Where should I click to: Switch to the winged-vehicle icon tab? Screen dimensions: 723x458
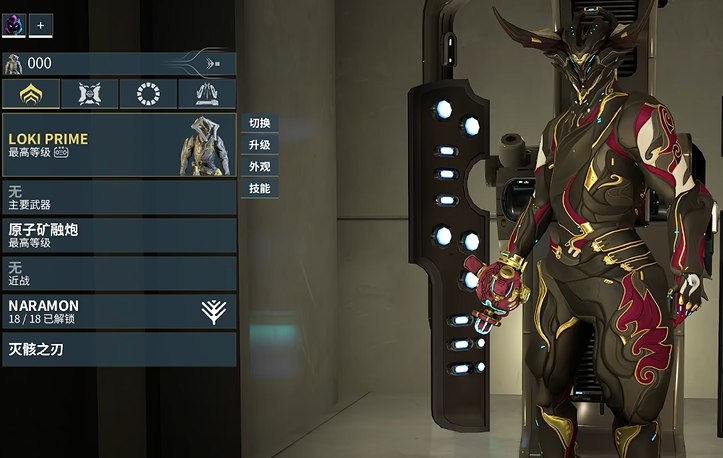click(207, 94)
